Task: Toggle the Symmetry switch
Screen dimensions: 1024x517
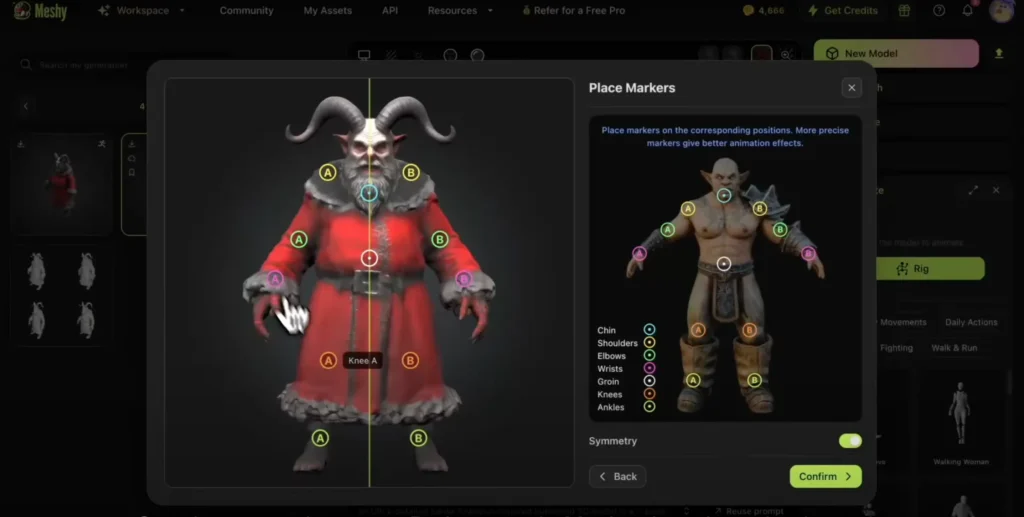Action: [x=850, y=441]
